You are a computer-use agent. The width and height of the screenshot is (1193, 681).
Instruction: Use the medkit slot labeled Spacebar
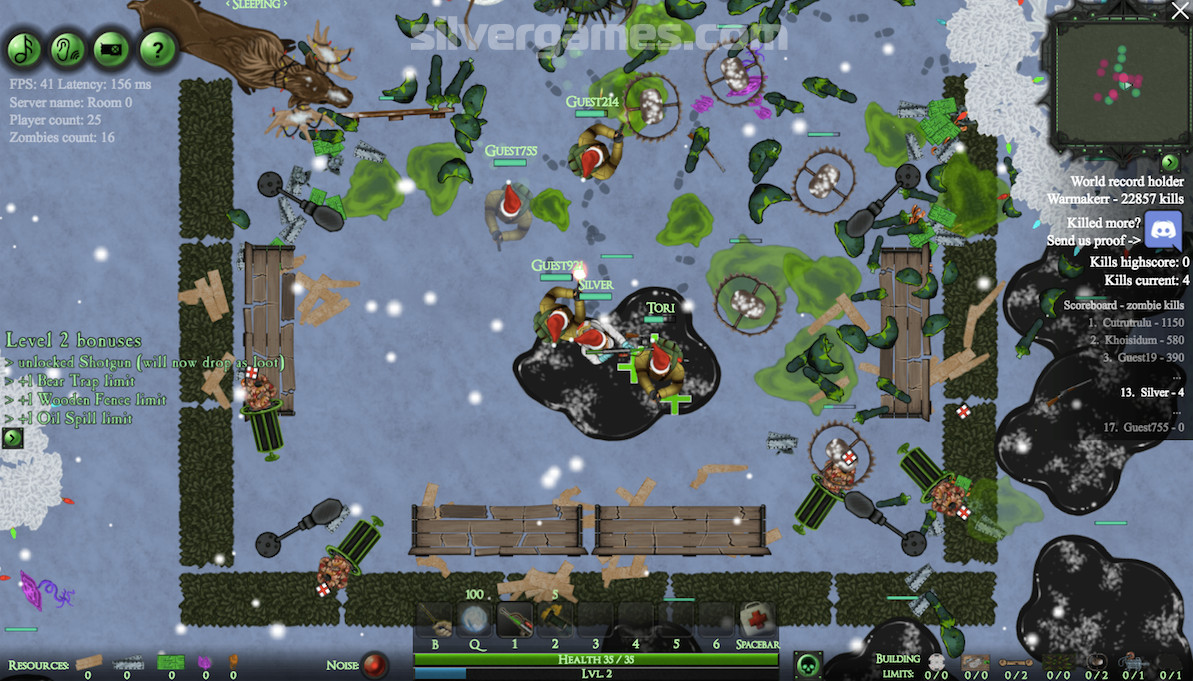click(x=758, y=620)
